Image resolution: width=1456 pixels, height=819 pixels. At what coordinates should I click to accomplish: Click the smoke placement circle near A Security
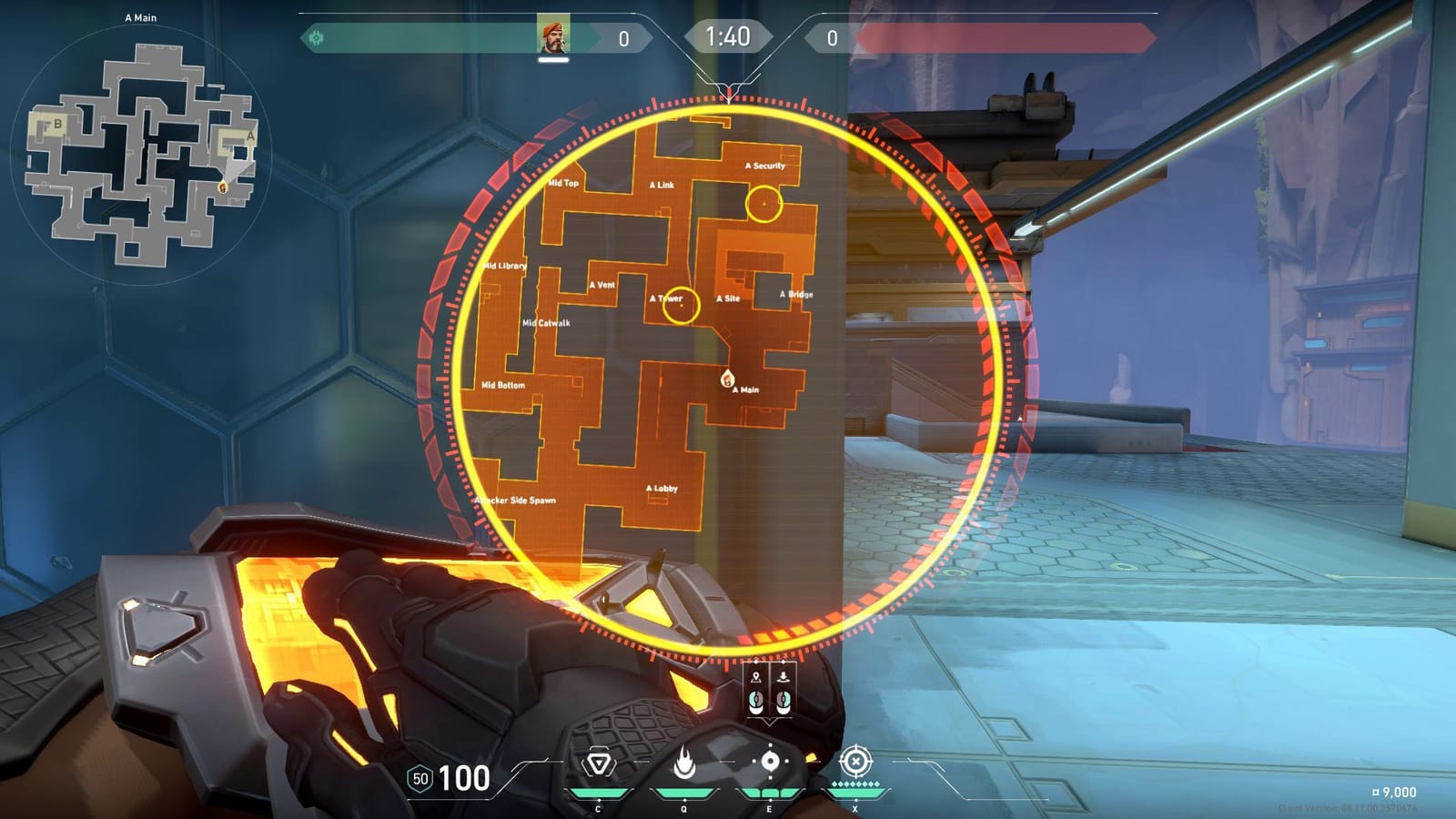(764, 203)
